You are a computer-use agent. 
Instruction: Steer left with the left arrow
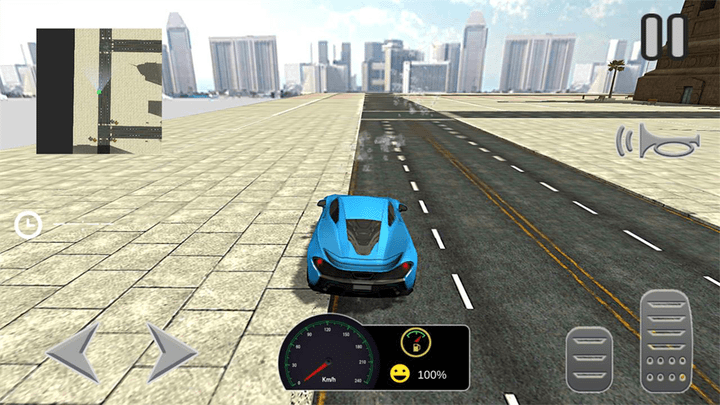pyautogui.click(x=73, y=351)
